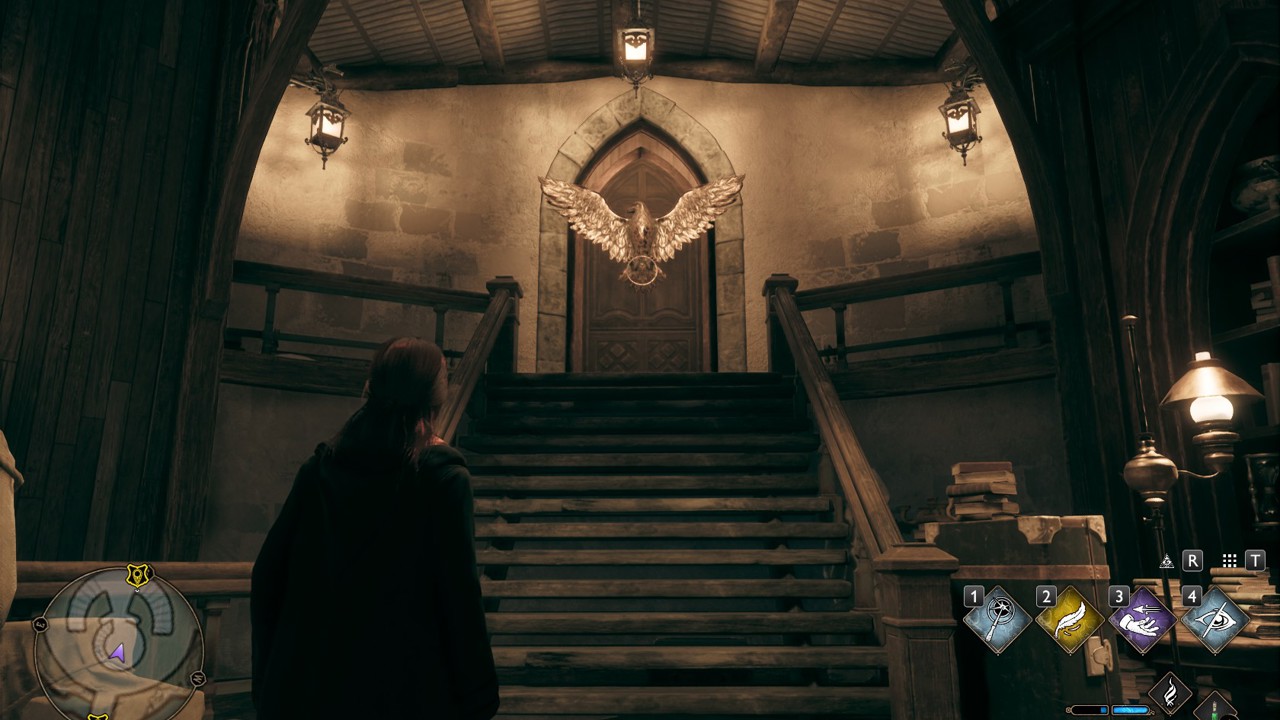1280x720 pixels.
Task: Switch spell sets with the T key prompt
Action: pos(1255,560)
